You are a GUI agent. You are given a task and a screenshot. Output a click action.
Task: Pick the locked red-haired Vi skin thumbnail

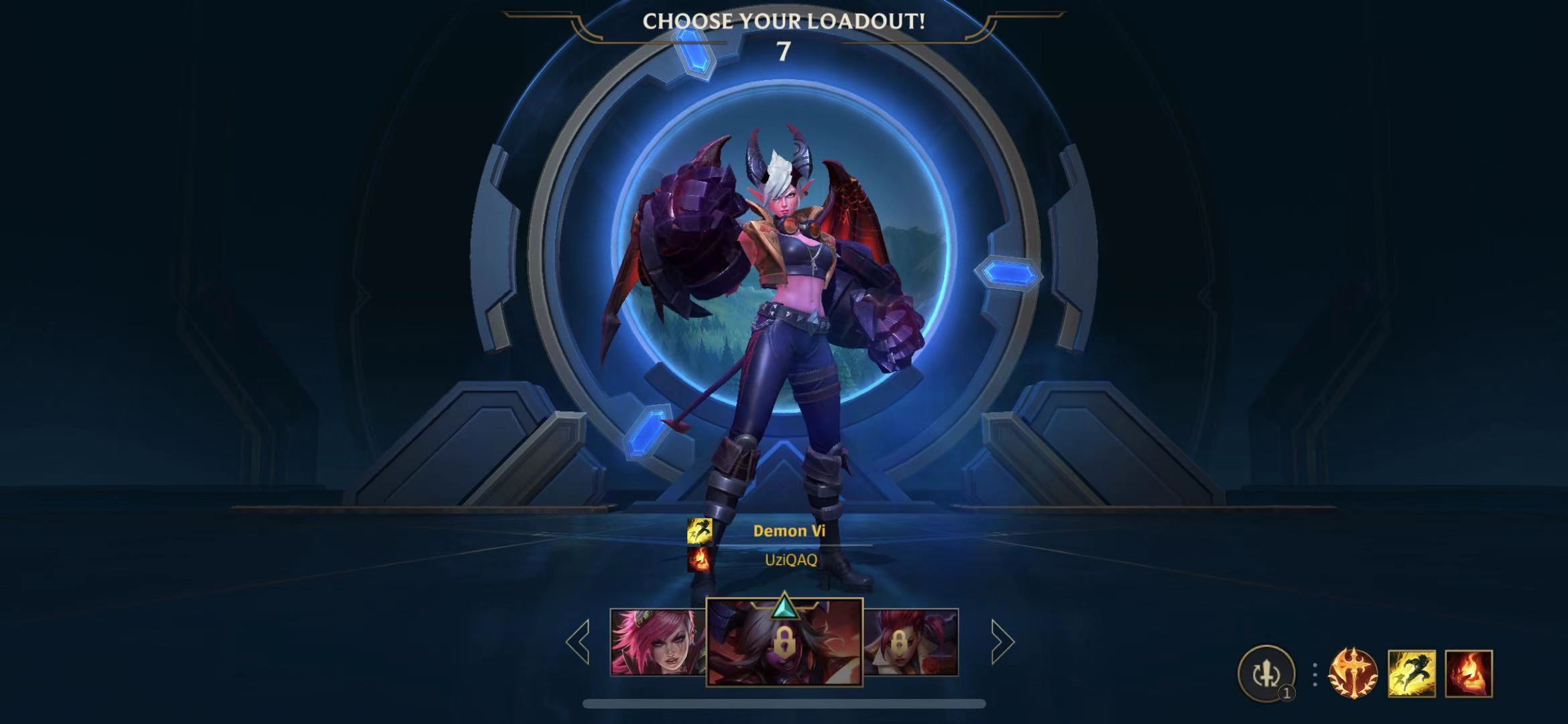911,642
